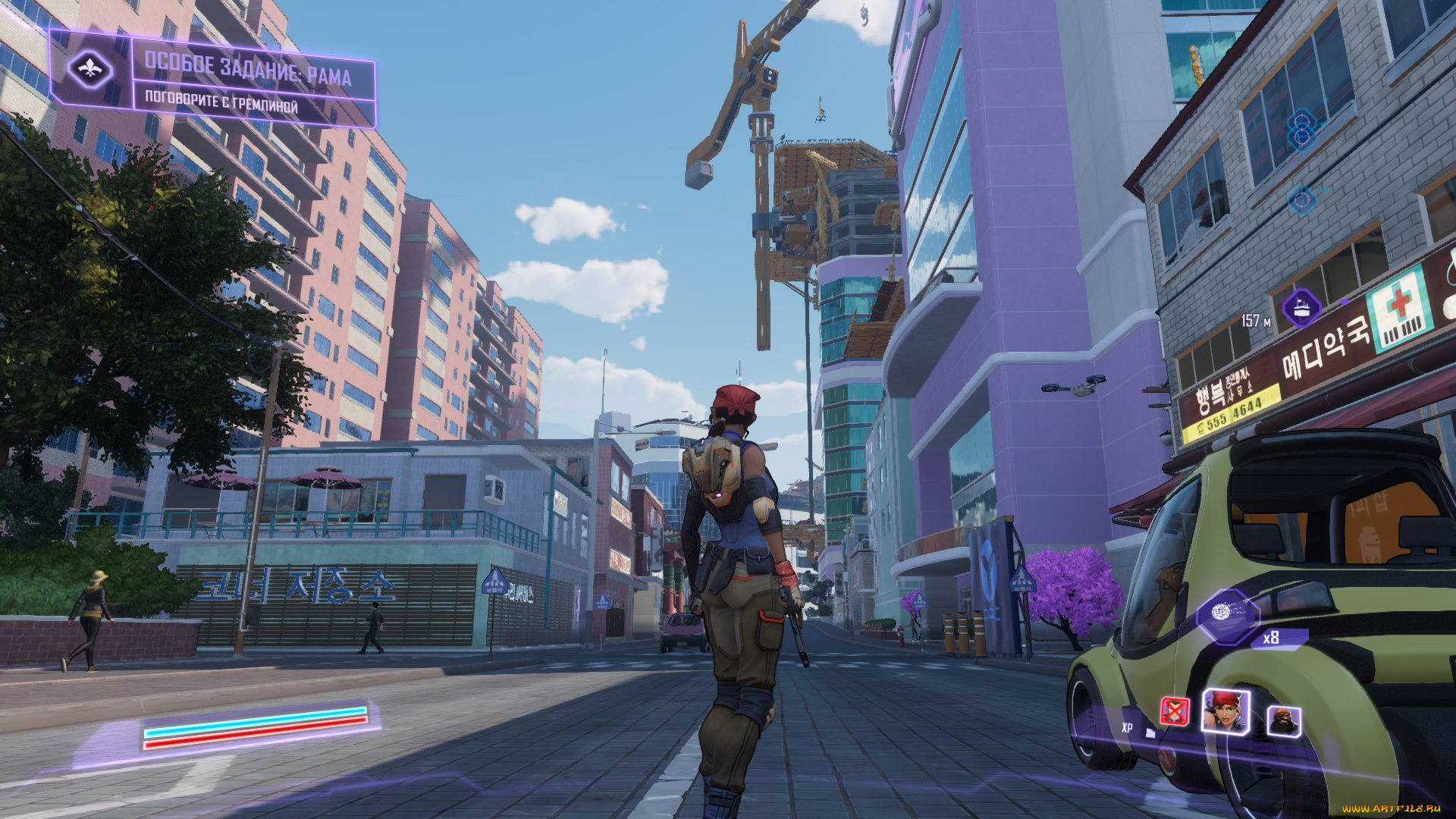
Task: Toggle the red crossed-out unavailable agent indicator
Action: (1175, 711)
